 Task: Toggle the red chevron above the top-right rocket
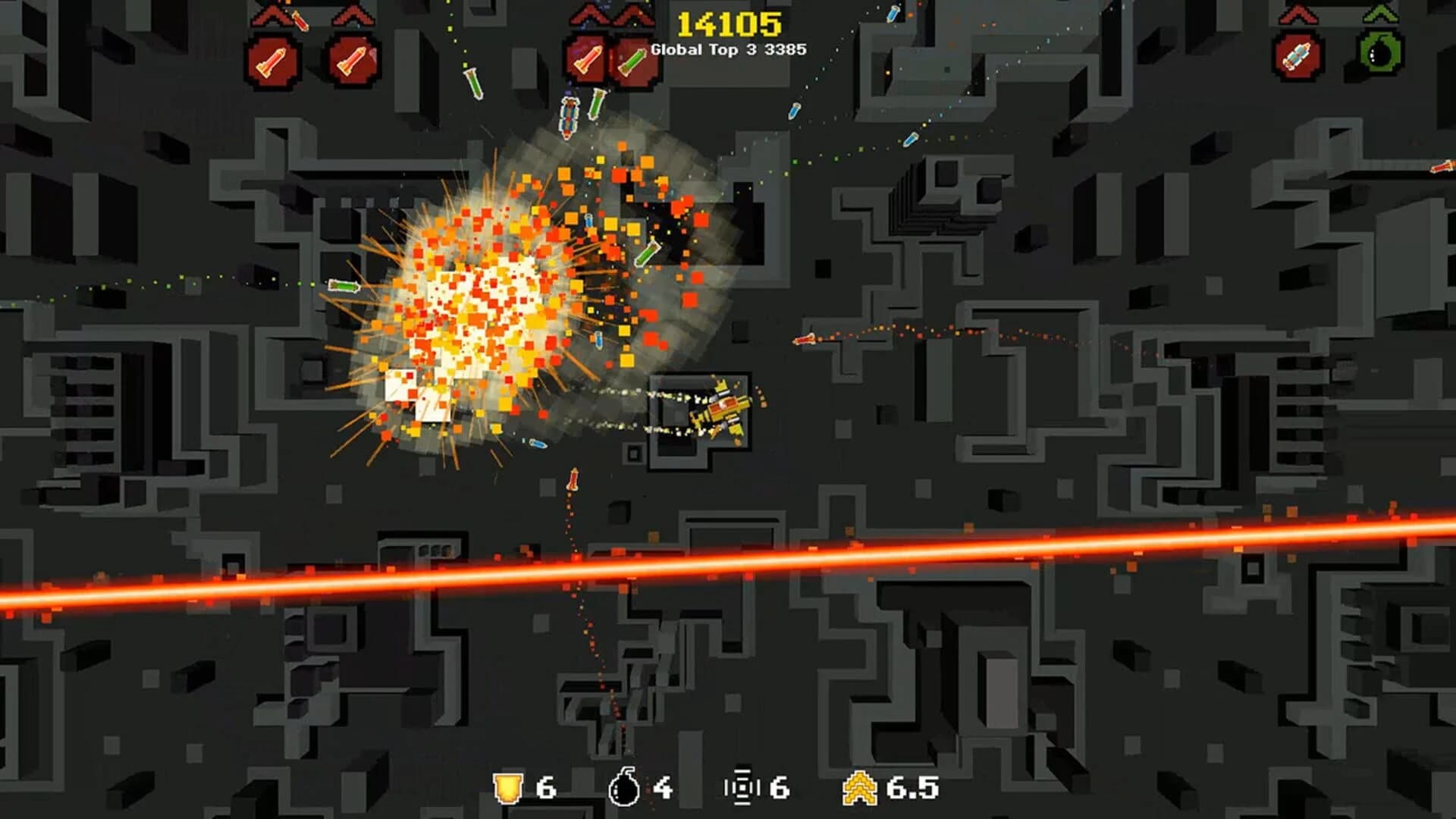[1297, 15]
